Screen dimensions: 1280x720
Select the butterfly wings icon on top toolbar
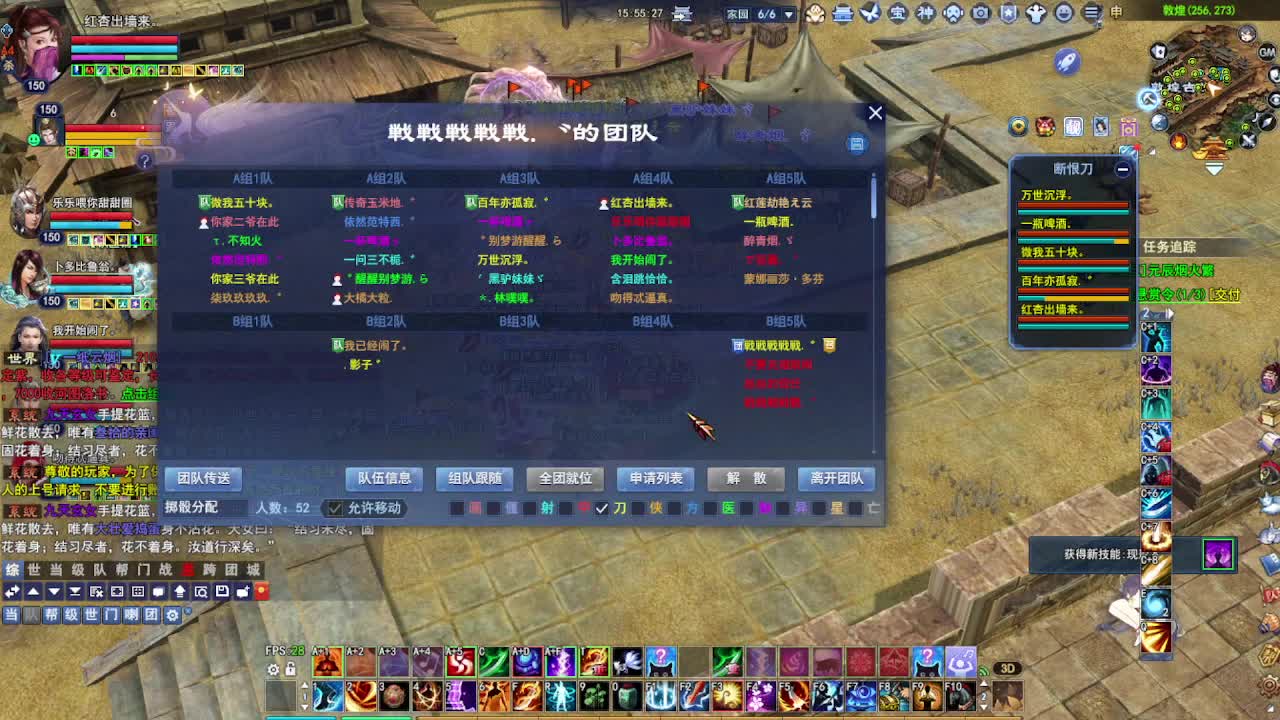pyautogui.click(x=870, y=14)
